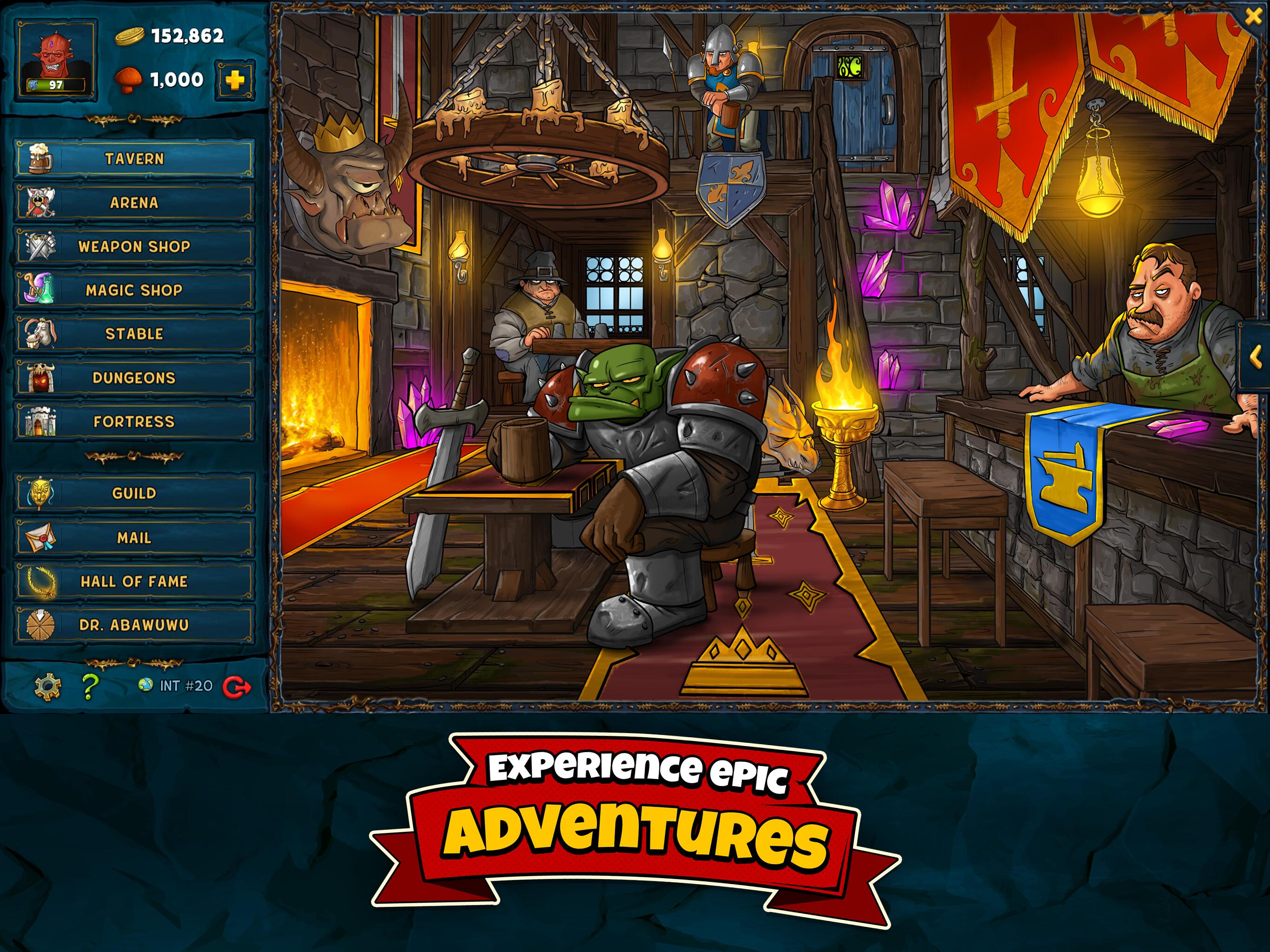This screenshot has height=952, width=1270.
Task: Click the red logout arrow icon
Action: coord(237,686)
